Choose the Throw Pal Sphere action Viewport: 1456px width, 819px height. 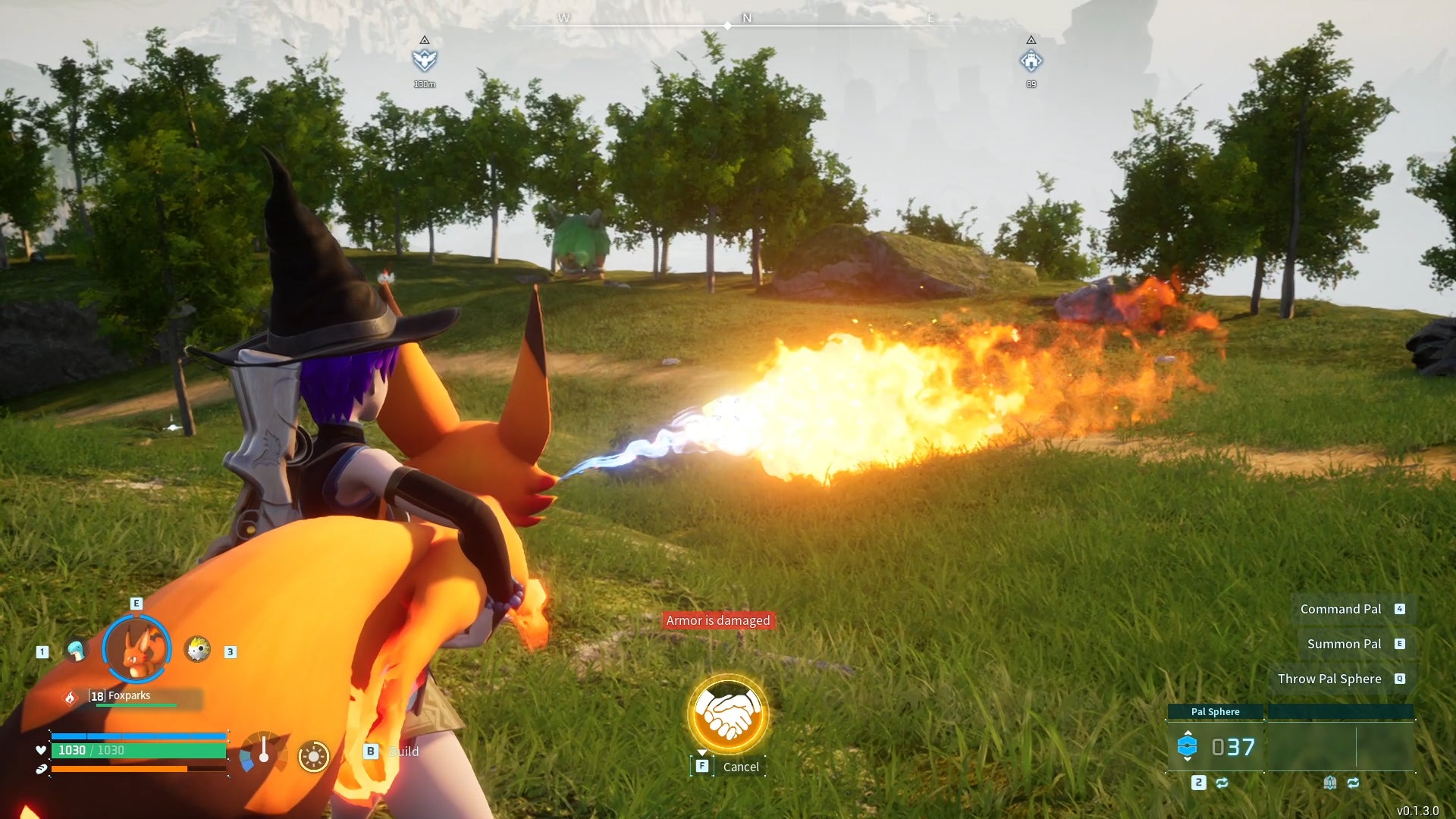tap(1329, 679)
